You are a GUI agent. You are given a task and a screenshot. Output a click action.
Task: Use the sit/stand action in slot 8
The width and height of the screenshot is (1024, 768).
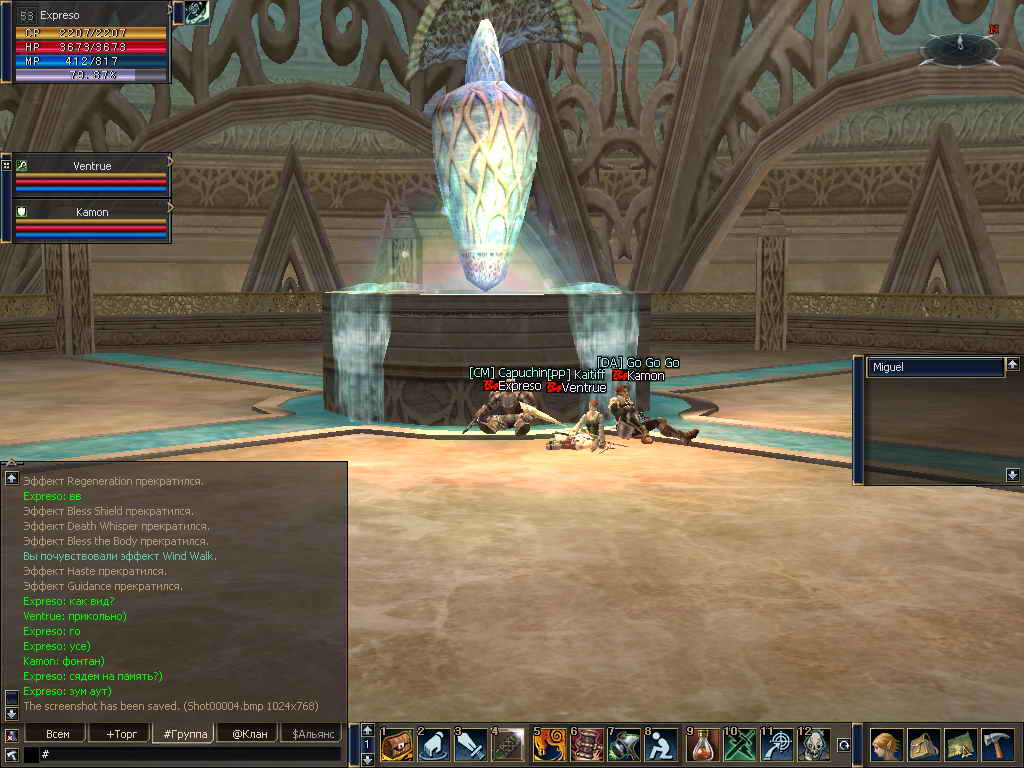pyautogui.click(x=661, y=746)
